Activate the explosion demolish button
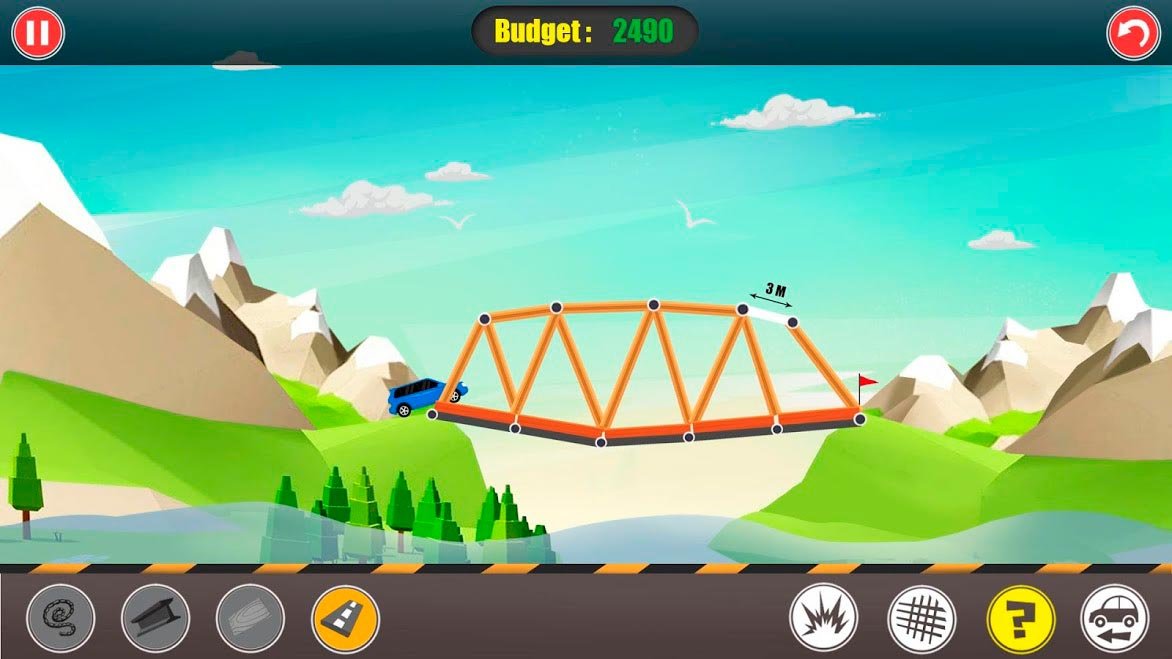 click(x=823, y=618)
